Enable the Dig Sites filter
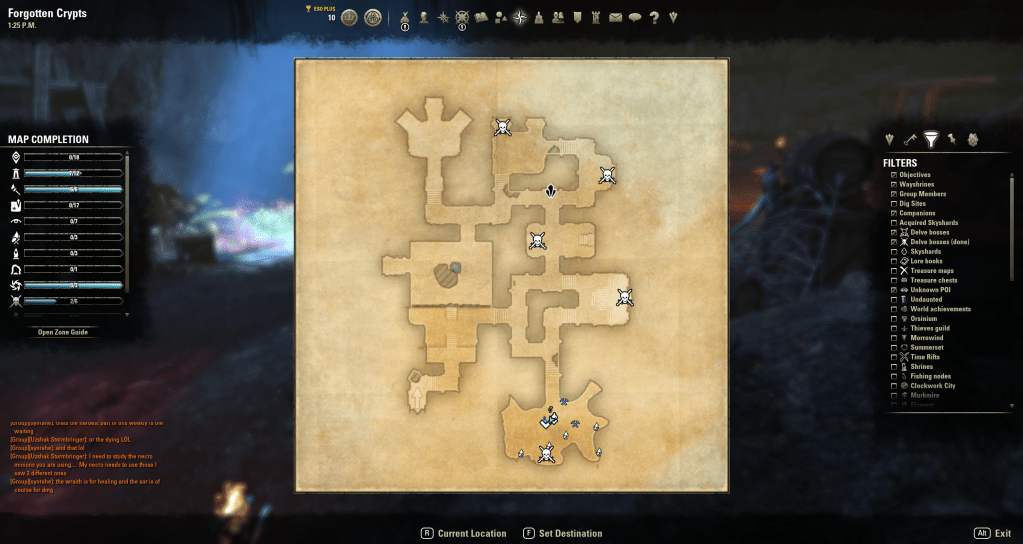This screenshot has width=1023, height=544. coord(893,204)
